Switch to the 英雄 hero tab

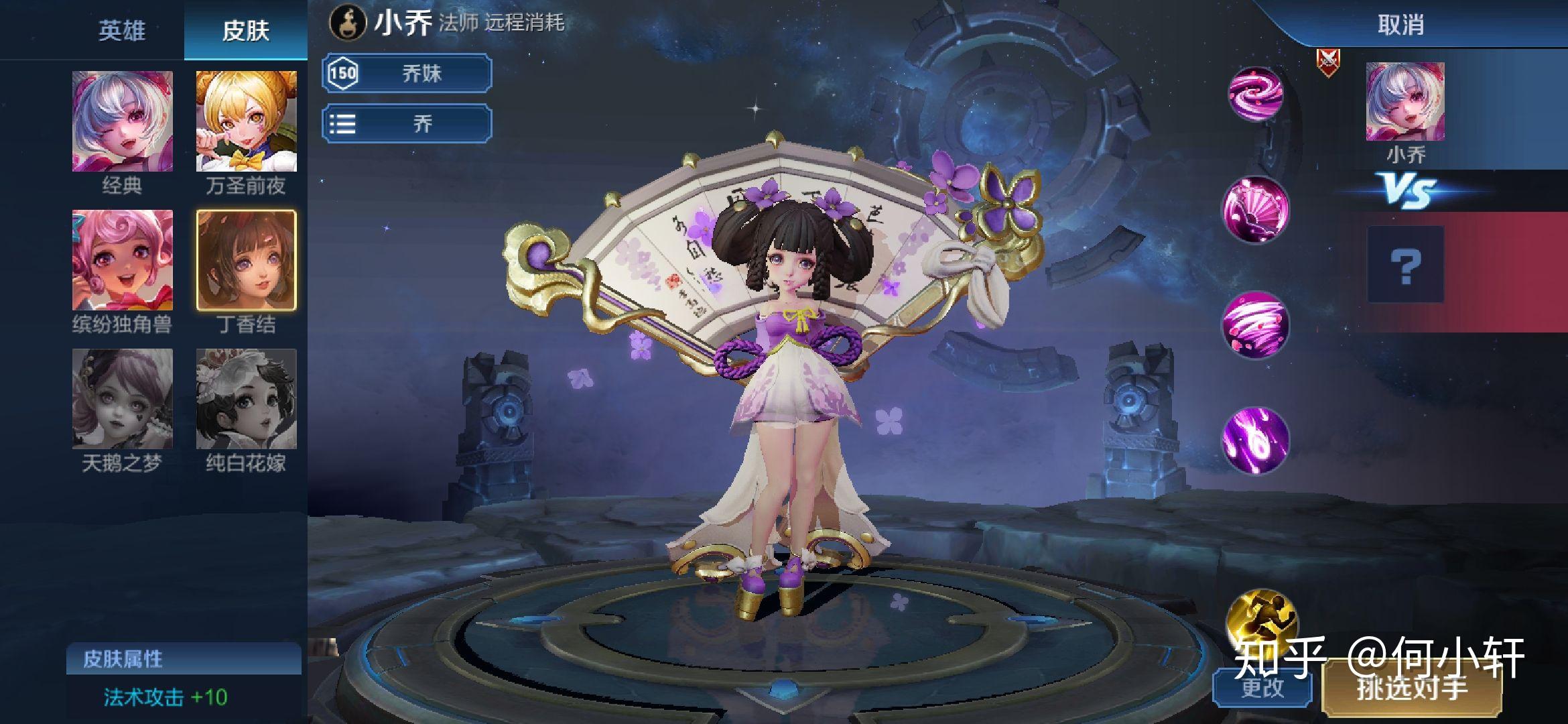[x=121, y=31]
